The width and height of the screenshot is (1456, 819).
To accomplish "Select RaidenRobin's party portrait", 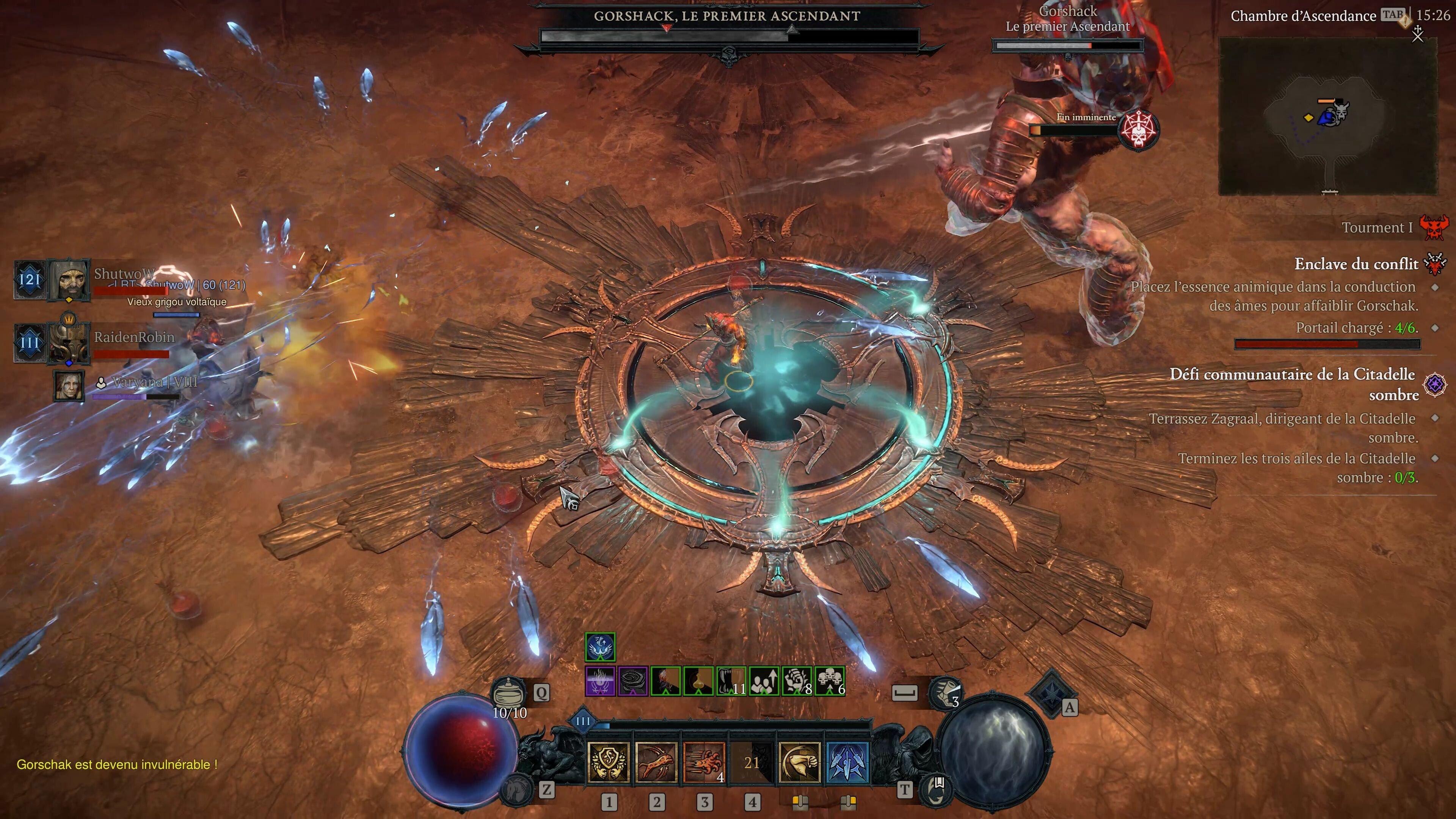I will pyautogui.click(x=69, y=342).
